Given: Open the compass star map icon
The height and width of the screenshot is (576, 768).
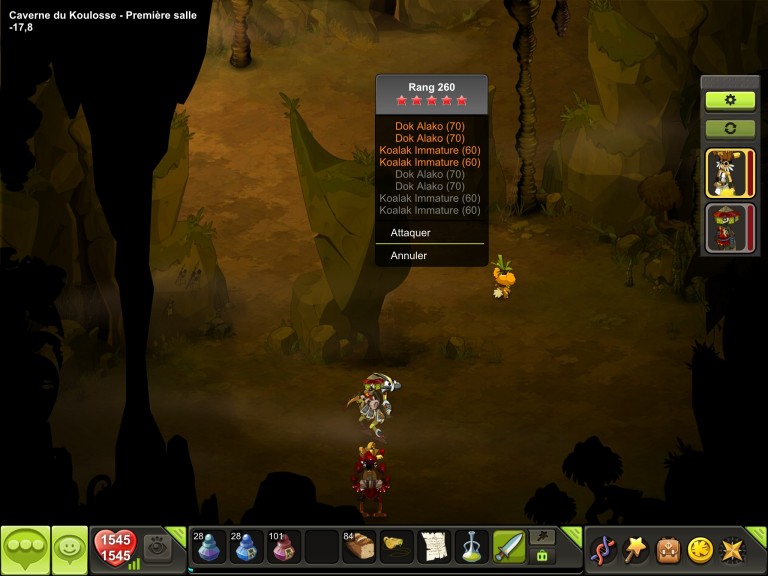Looking at the screenshot, I should tap(732, 549).
